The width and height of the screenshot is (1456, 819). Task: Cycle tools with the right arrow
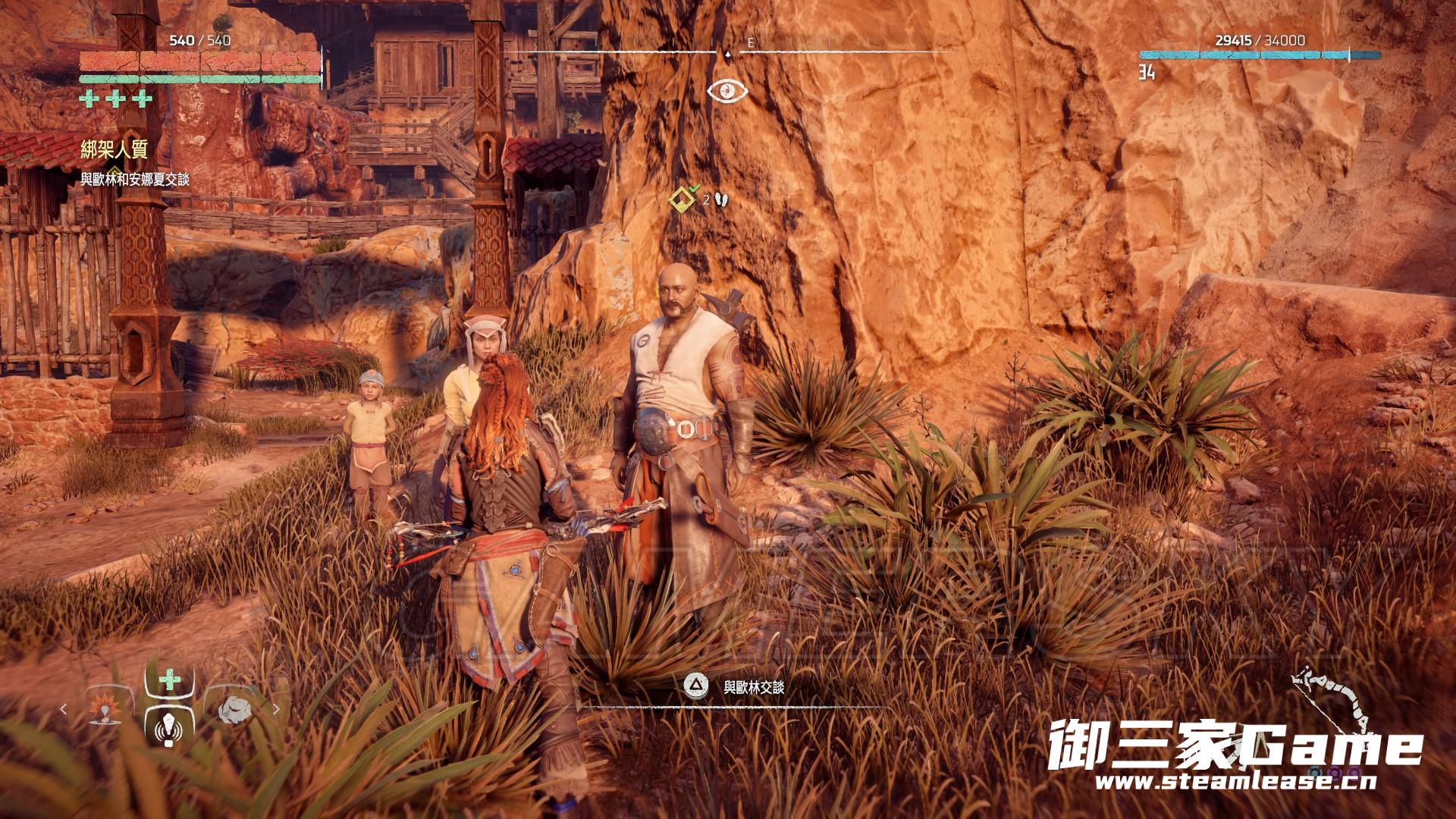pyautogui.click(x=276, y=710)
